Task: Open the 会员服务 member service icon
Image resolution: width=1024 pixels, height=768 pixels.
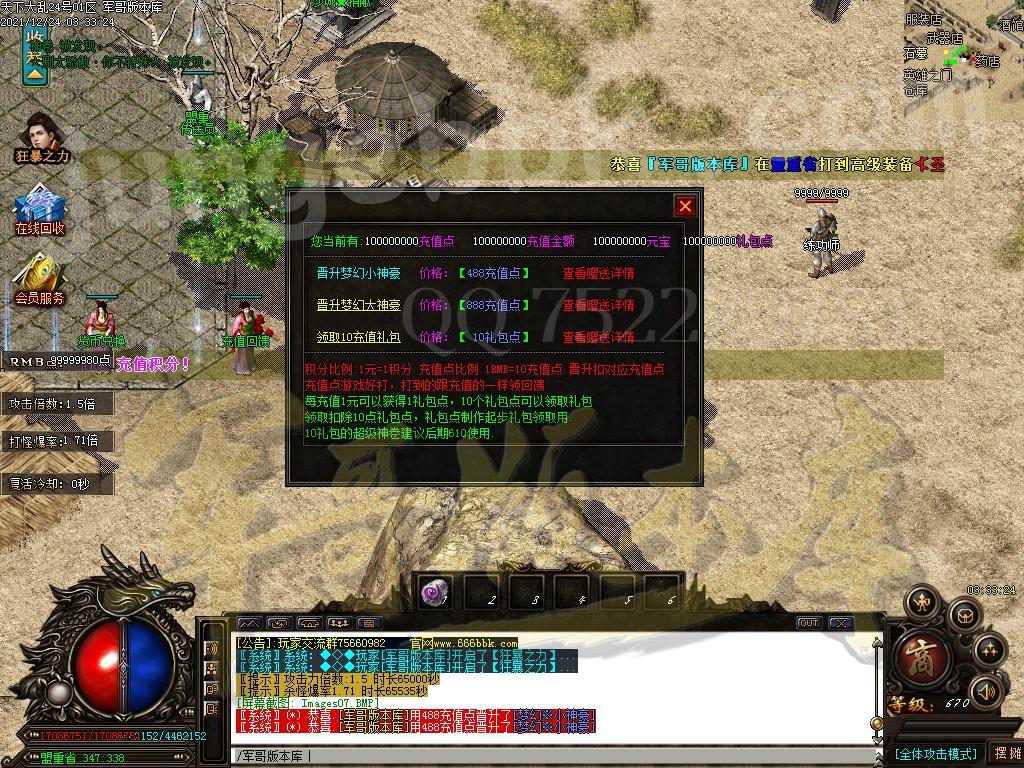Action: [39, 278]
